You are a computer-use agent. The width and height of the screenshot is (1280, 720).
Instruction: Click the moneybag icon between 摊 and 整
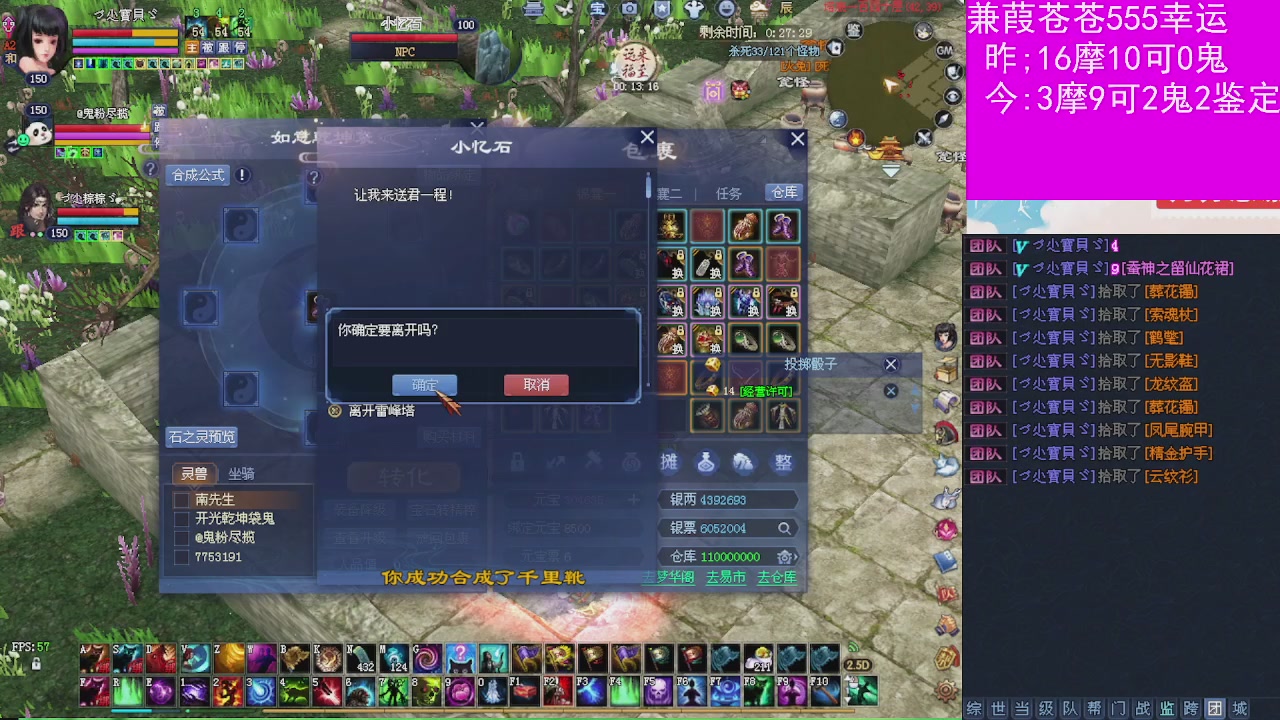[742, 463]
